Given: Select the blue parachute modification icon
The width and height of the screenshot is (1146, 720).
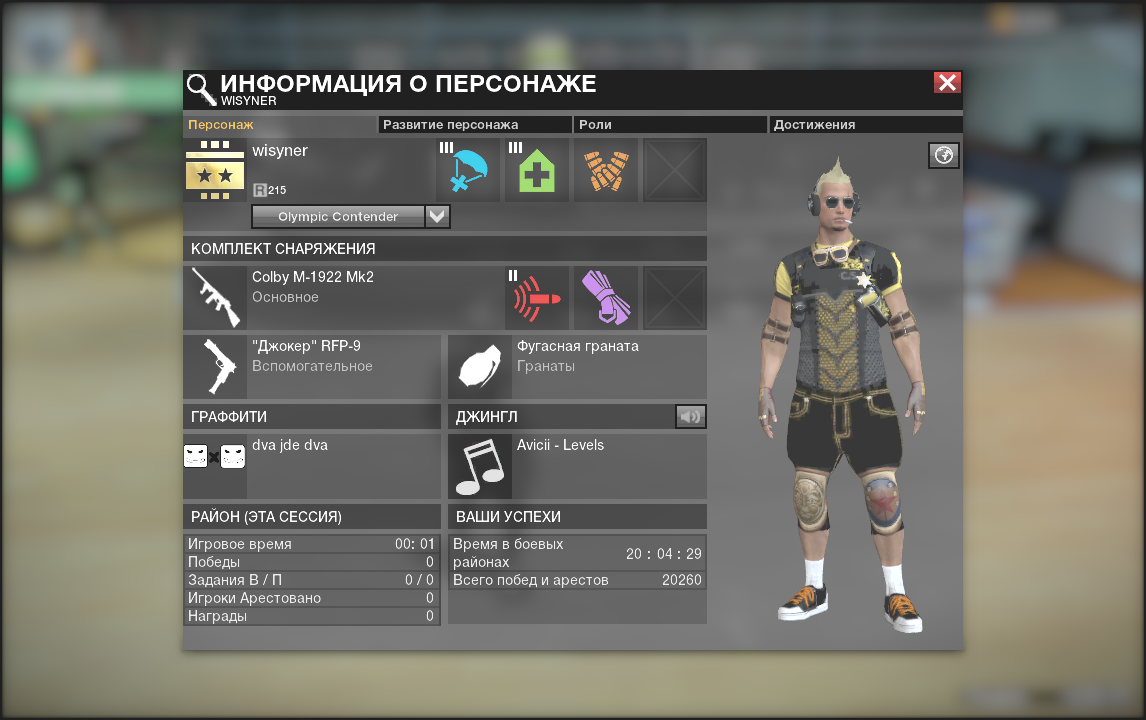Looking at the screenshot, I should 468,170.
